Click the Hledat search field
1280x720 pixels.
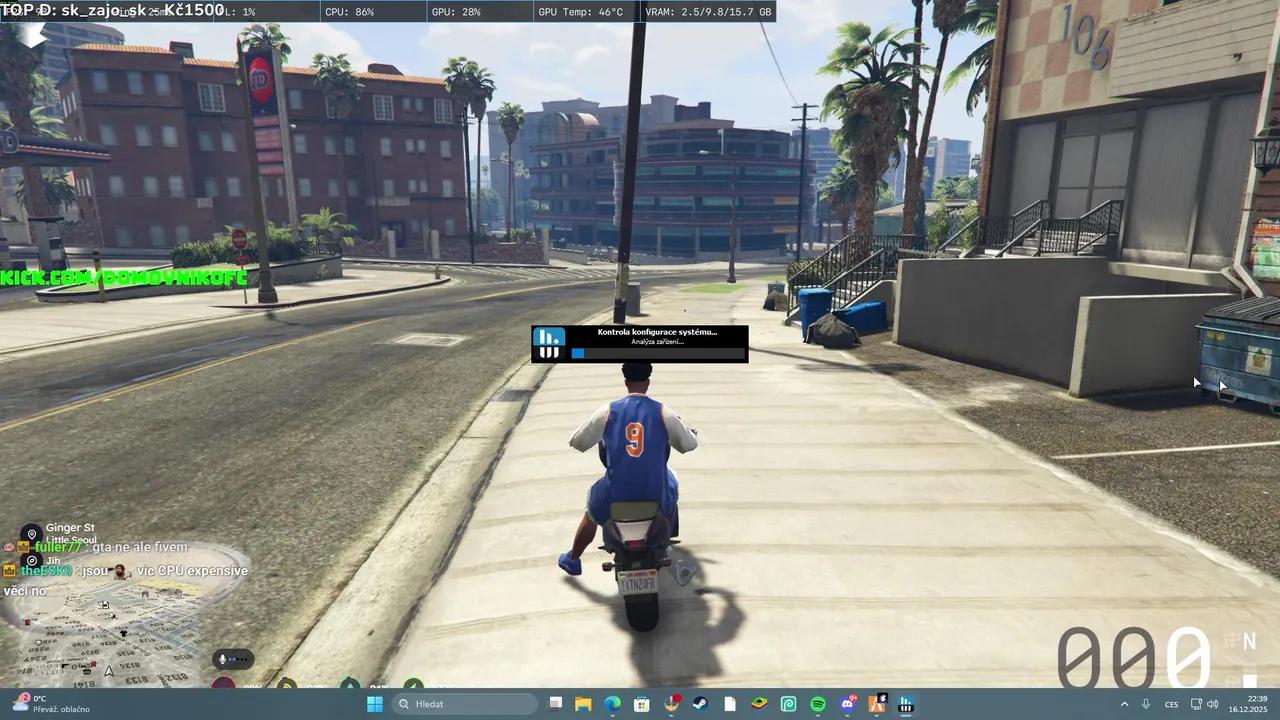click(465, 703)
